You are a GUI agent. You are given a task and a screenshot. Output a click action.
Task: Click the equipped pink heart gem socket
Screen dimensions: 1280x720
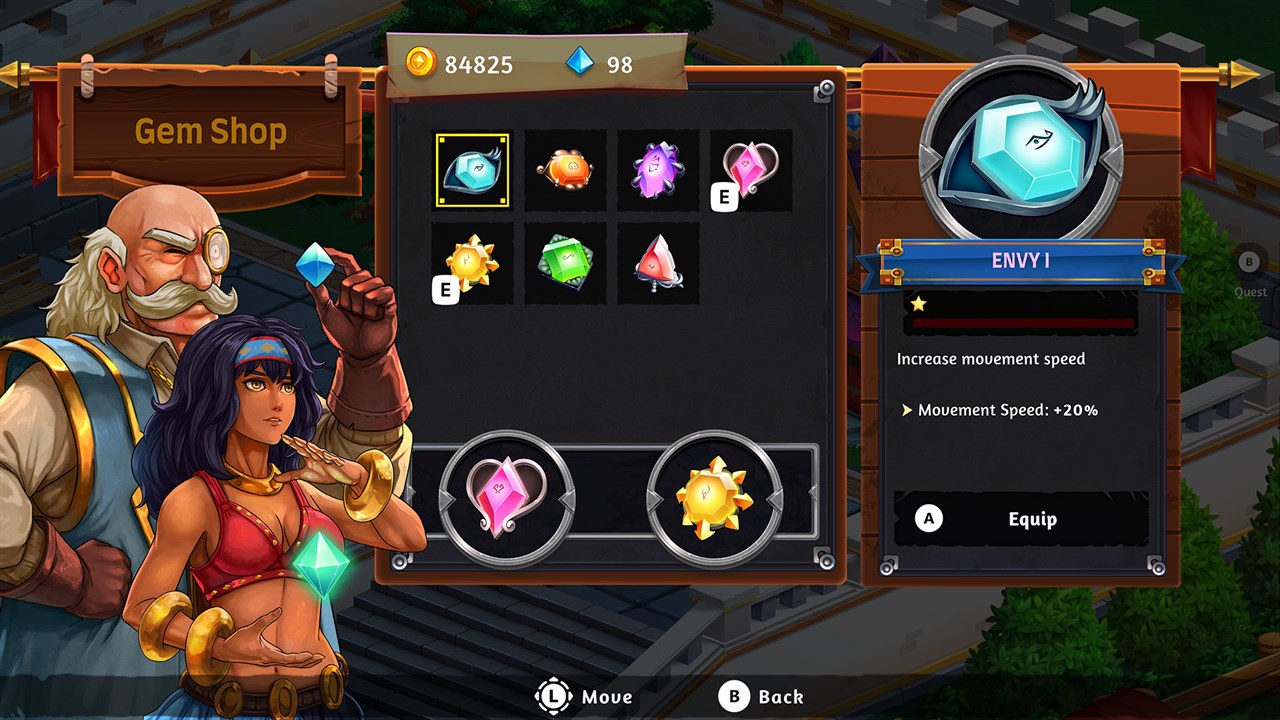507,497
